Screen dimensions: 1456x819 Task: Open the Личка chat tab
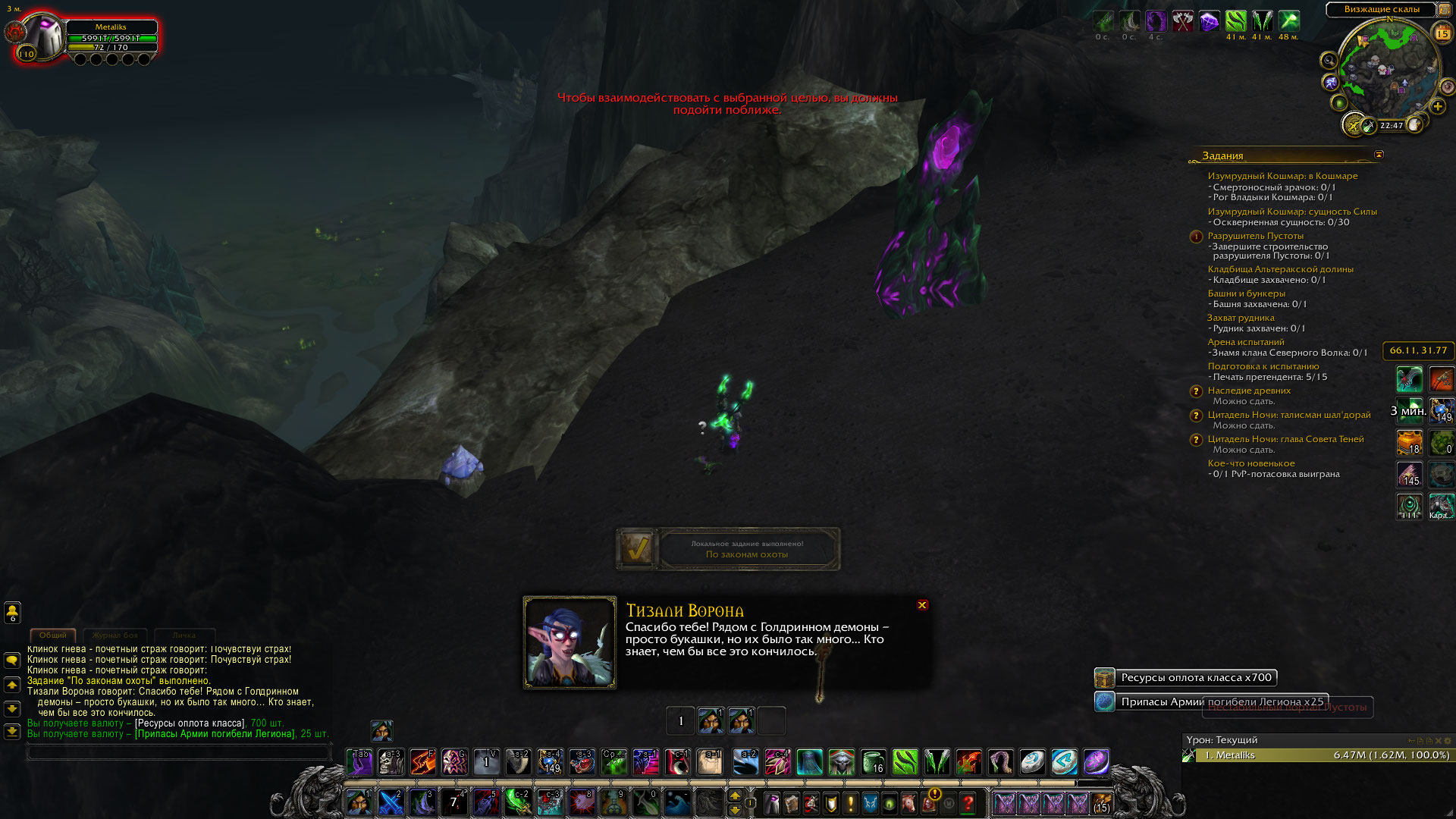(x=184, y=635)
